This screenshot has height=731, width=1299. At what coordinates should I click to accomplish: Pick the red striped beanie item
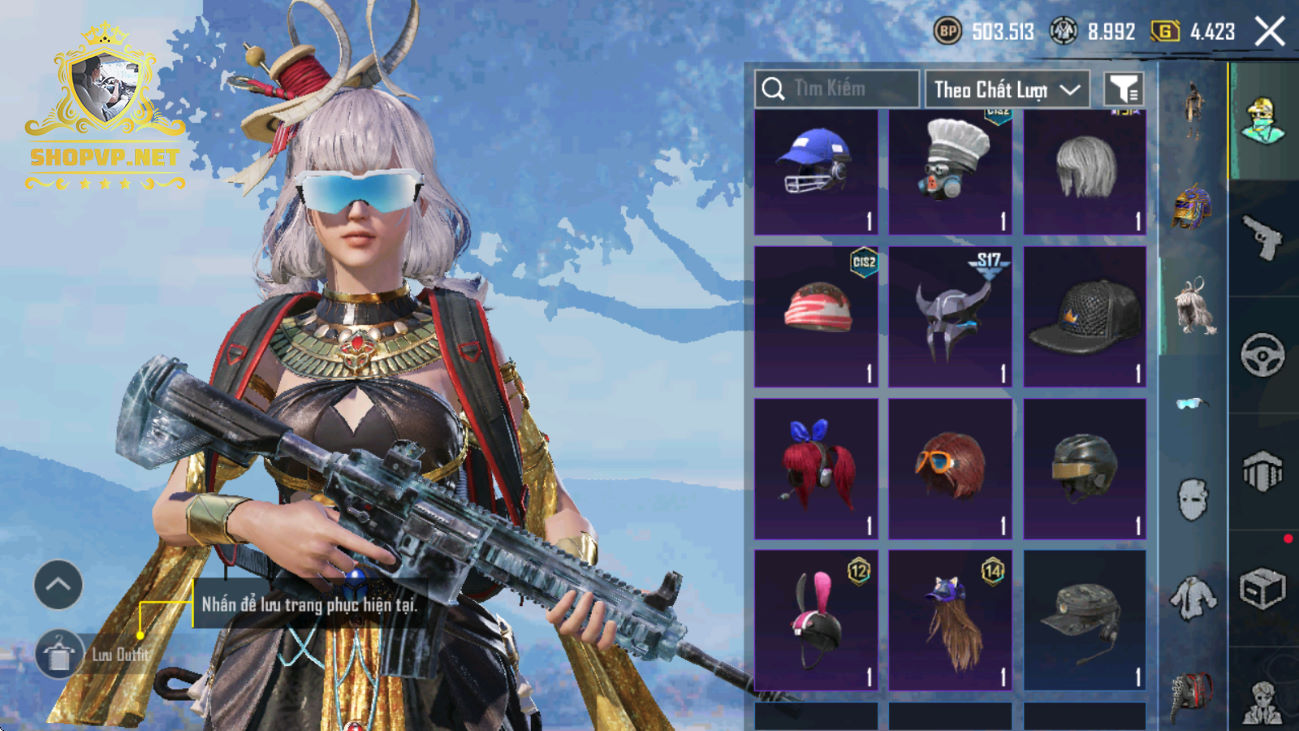point(815,317)
